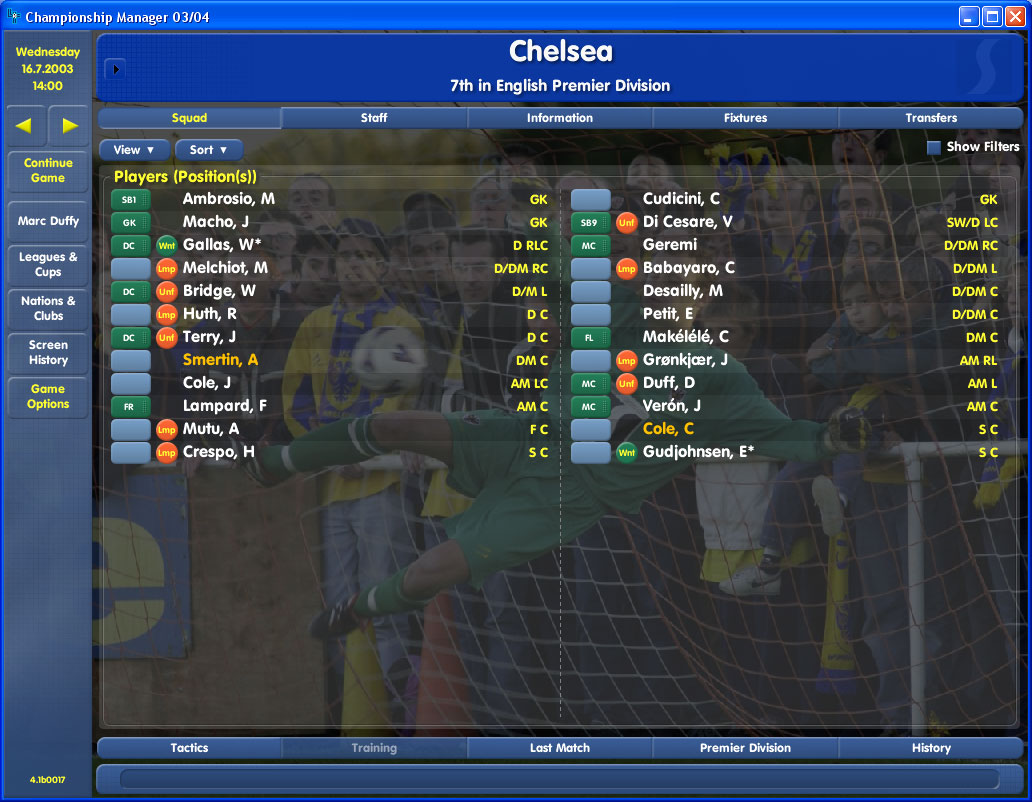Select player Lampard, F in the squad

[225, 406]
